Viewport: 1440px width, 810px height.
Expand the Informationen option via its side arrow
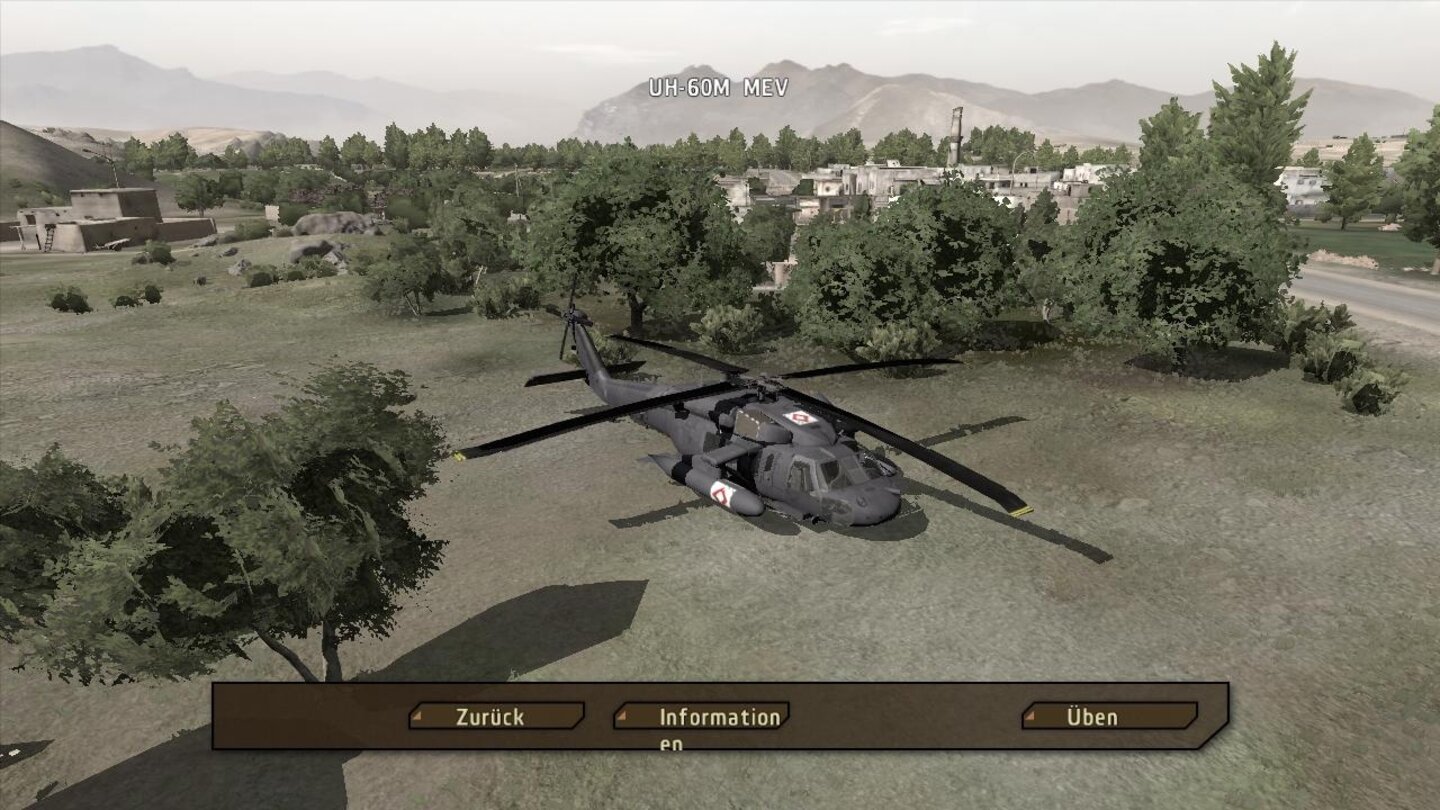pos(624,716)
